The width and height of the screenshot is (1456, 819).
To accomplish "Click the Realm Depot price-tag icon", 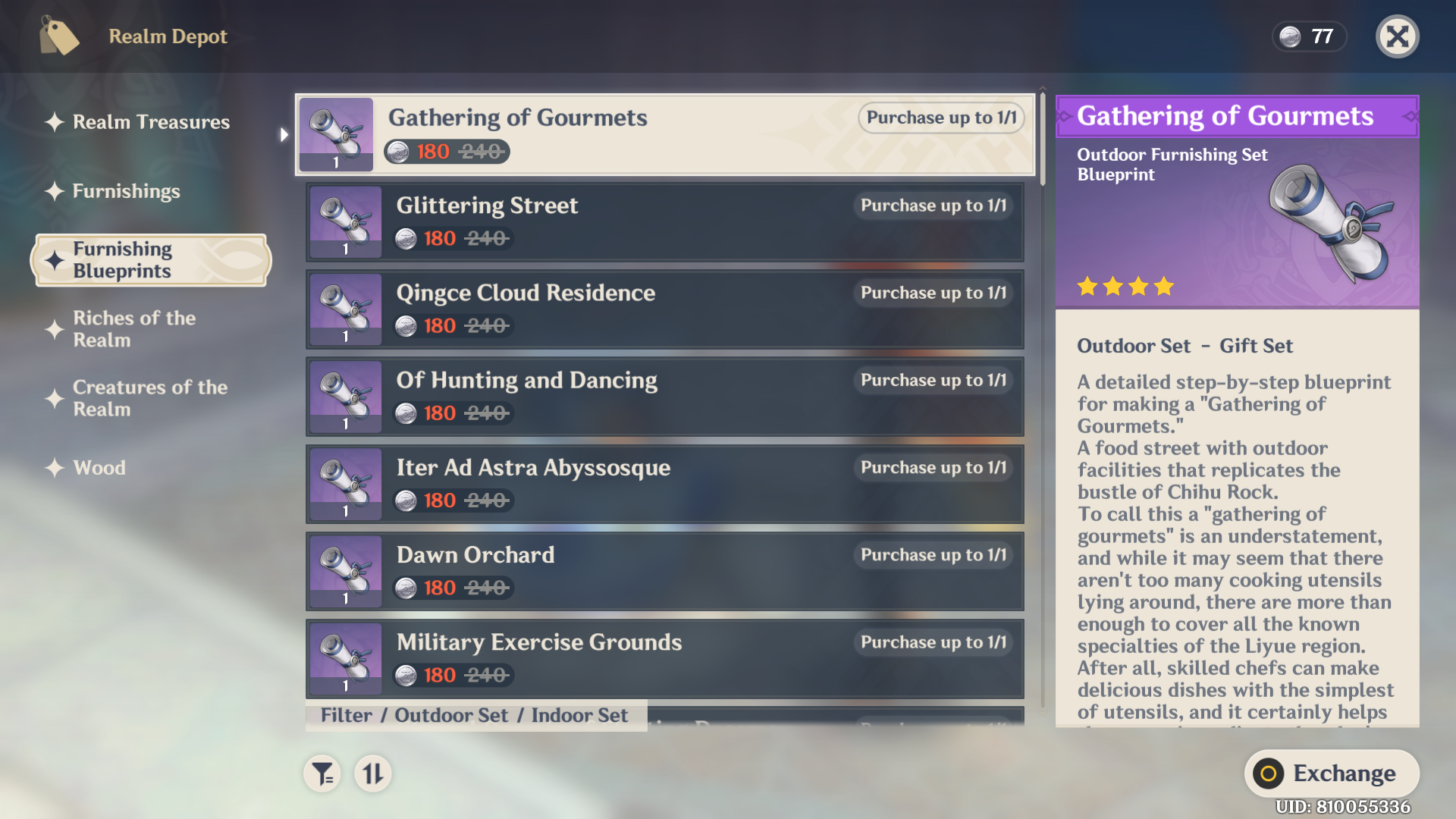I will (x=59, y=36).
